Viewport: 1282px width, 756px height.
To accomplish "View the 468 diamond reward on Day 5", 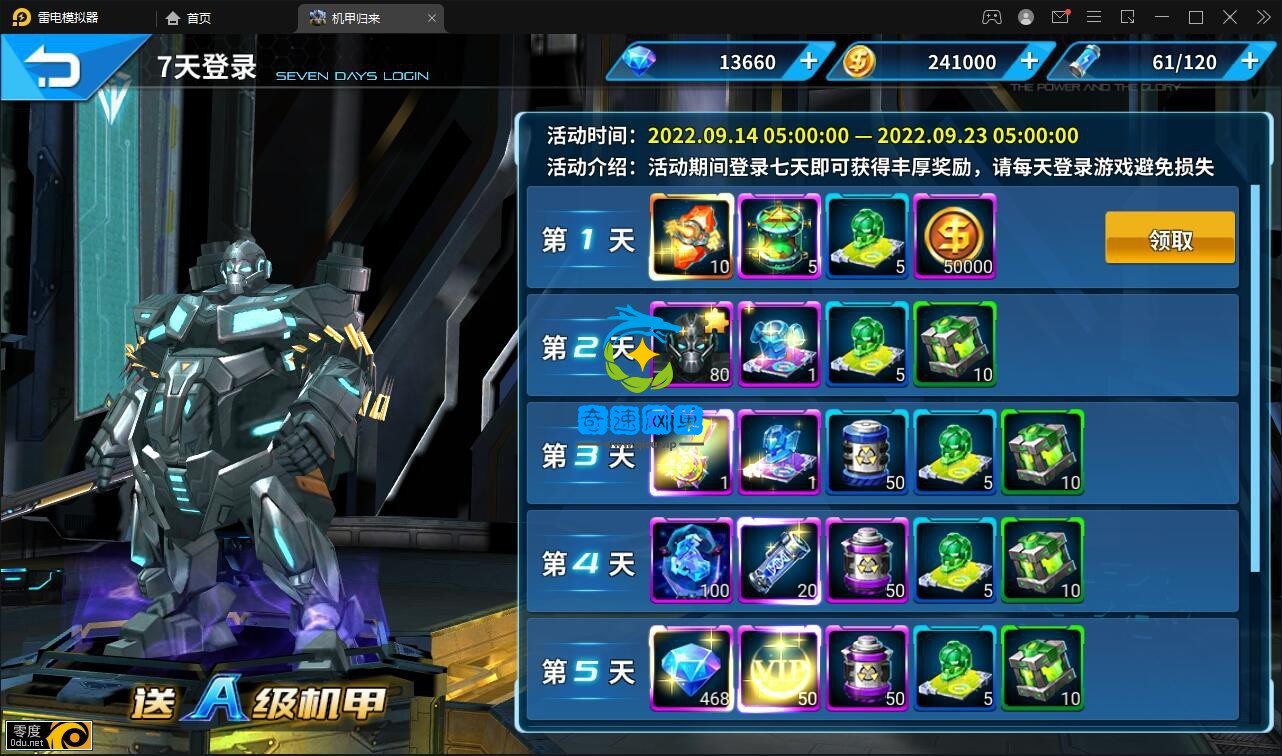I will (692, 669).
